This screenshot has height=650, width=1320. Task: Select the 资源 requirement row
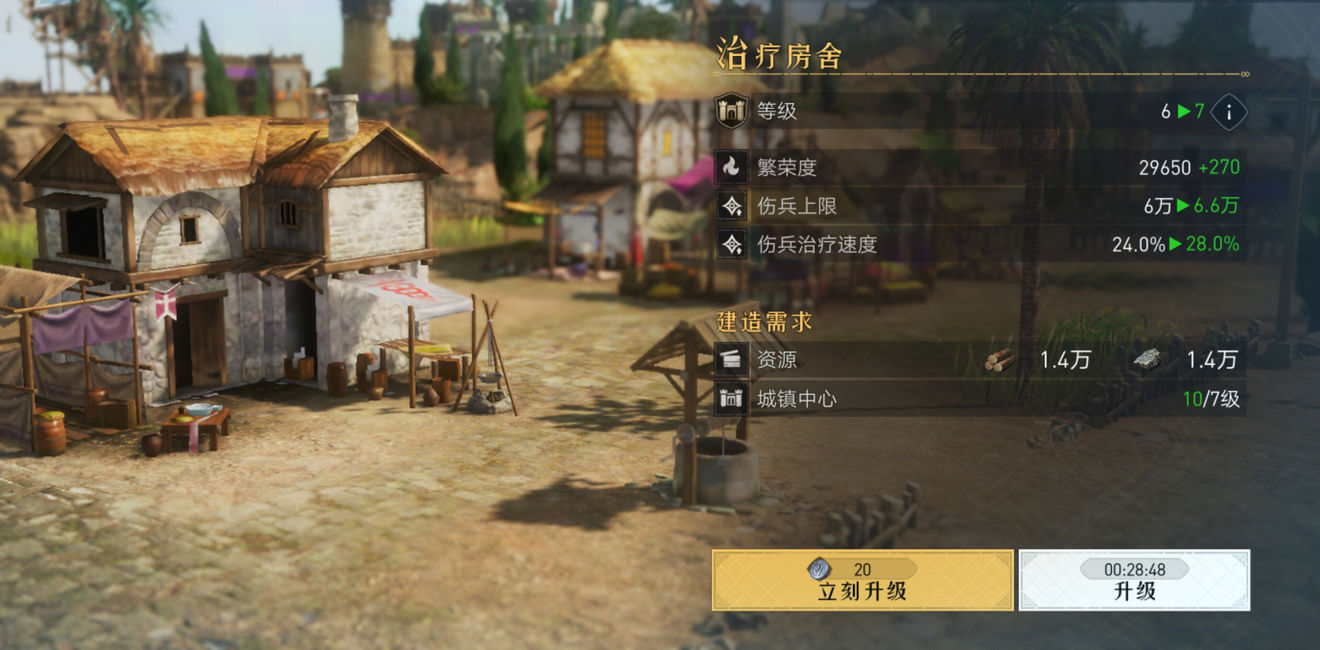coord(980,360)
